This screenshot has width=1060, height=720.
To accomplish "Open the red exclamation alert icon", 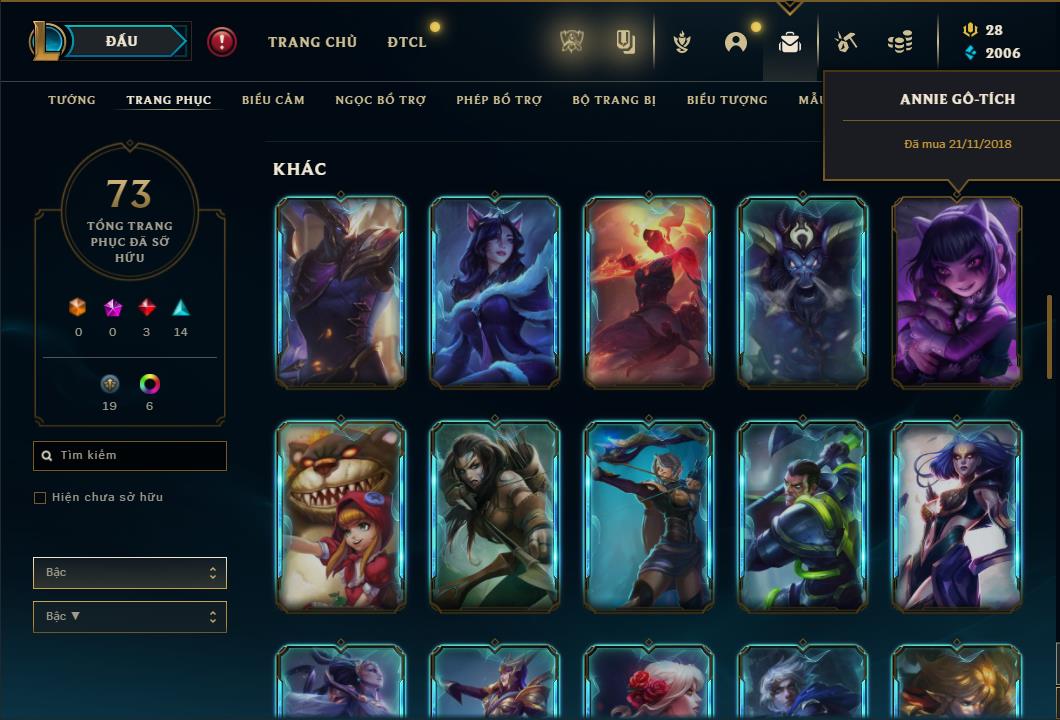I will coord(222,42).
